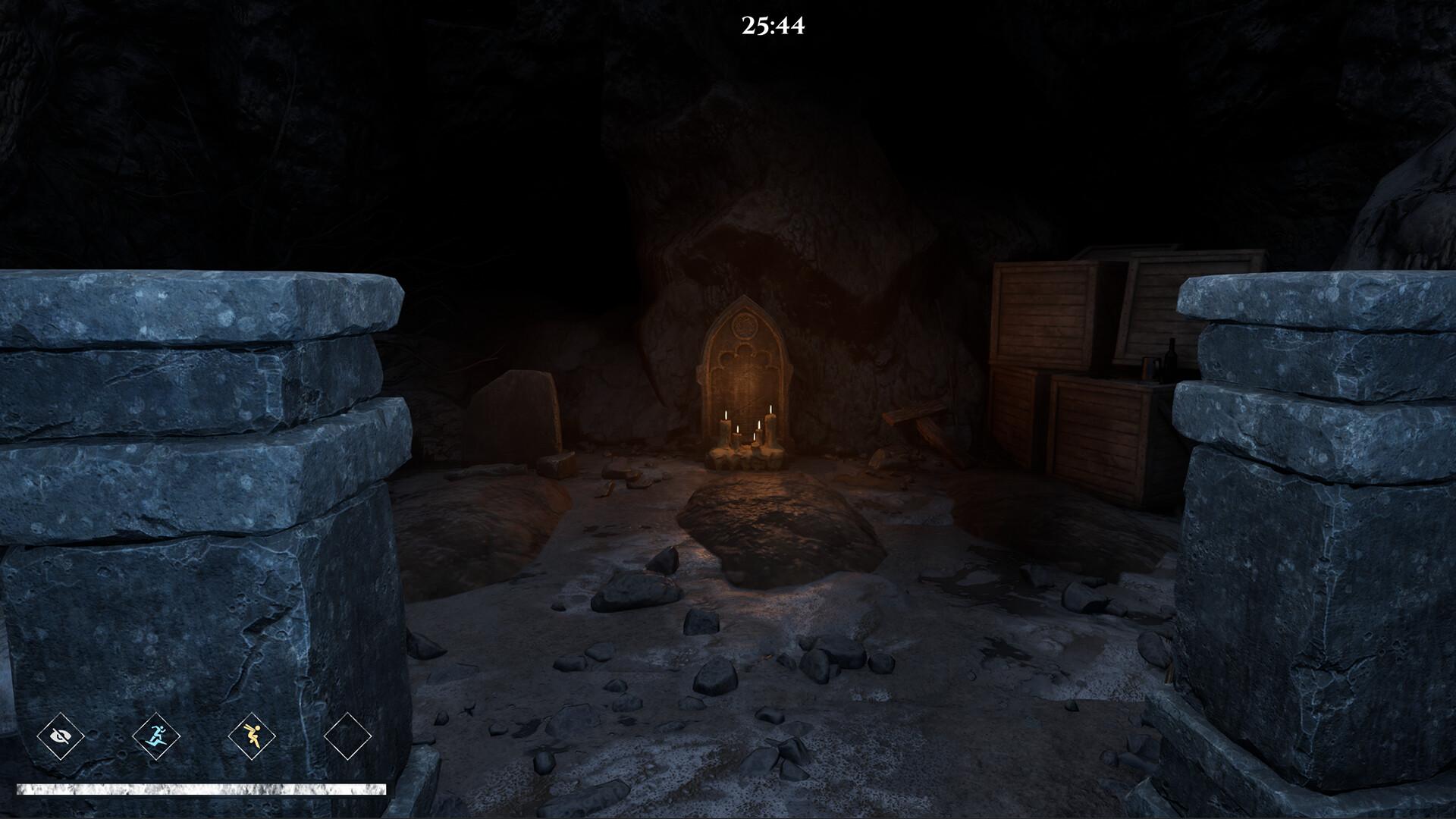Activate the yellow crouch-leap ability icon
The width and height of the screenshot is (1456, 819).
click(253, 735)
